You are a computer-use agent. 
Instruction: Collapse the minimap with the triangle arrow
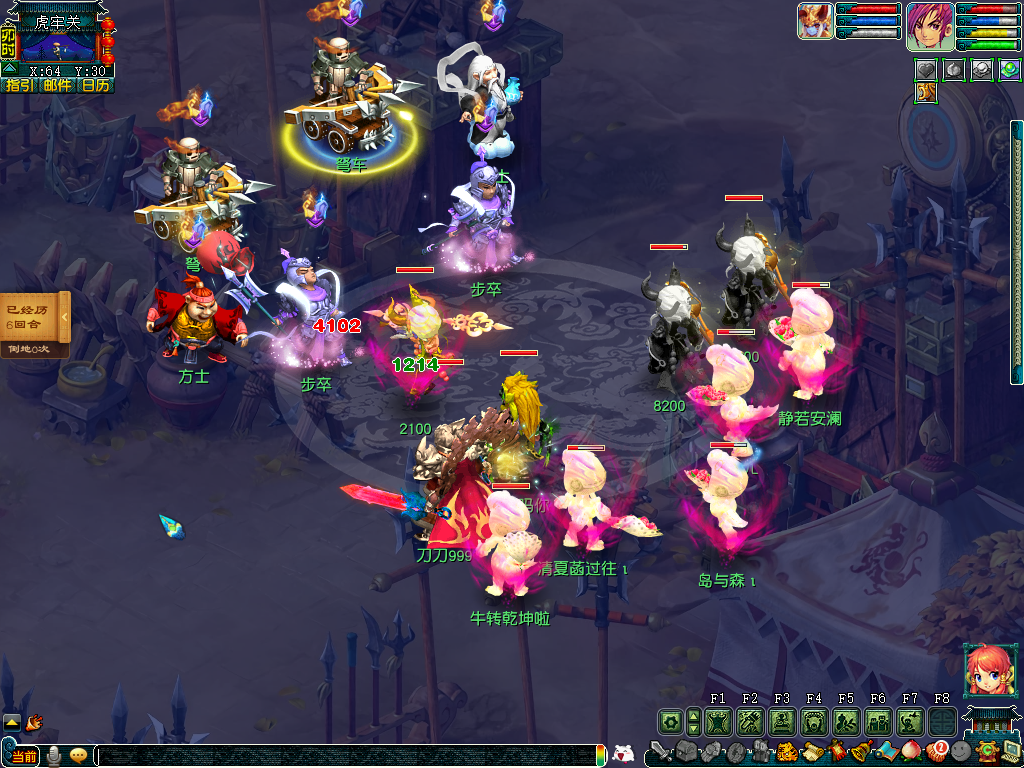coord(9,70)
